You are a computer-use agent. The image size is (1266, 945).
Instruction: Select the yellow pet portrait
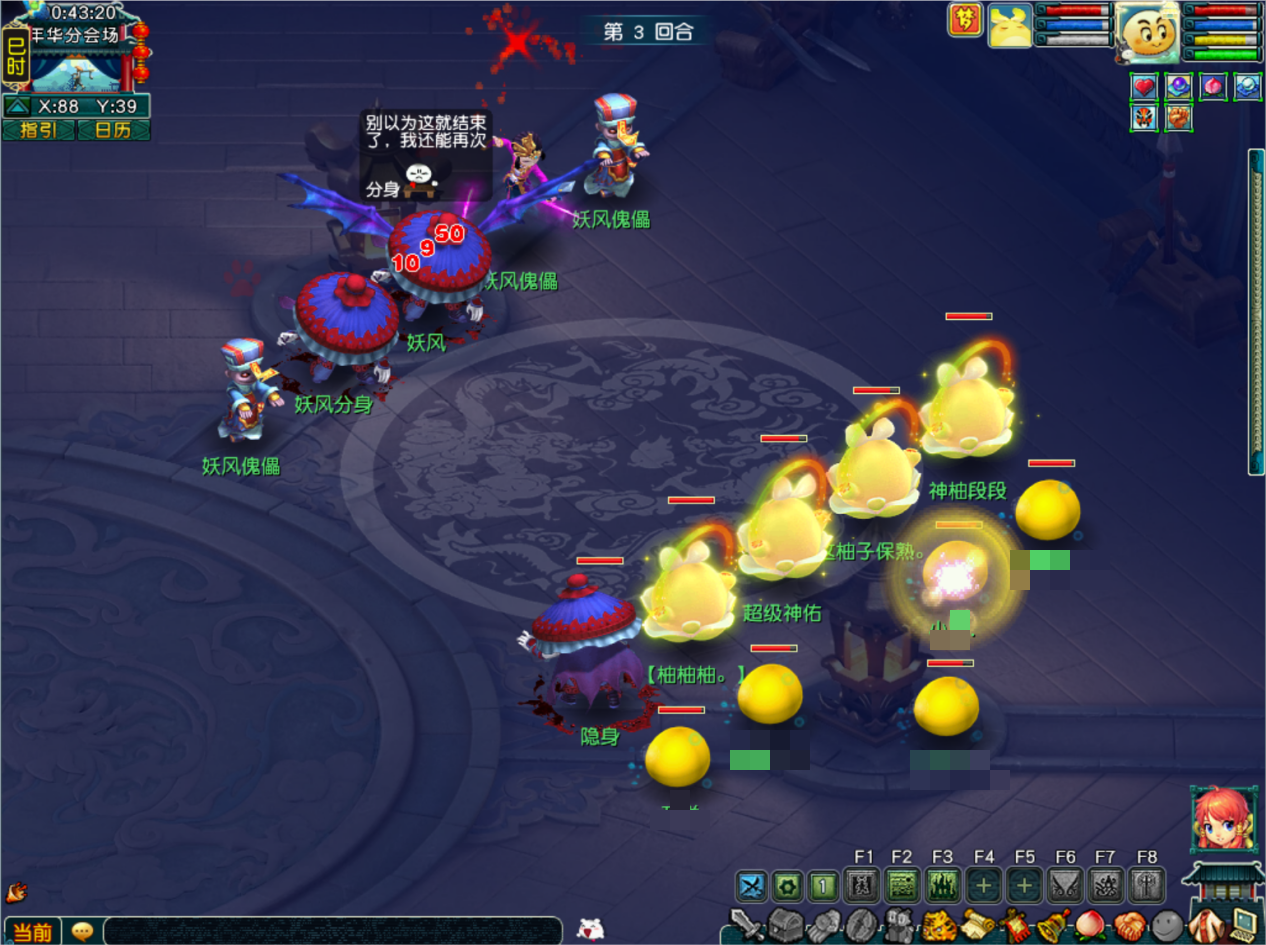(1010, 25)
